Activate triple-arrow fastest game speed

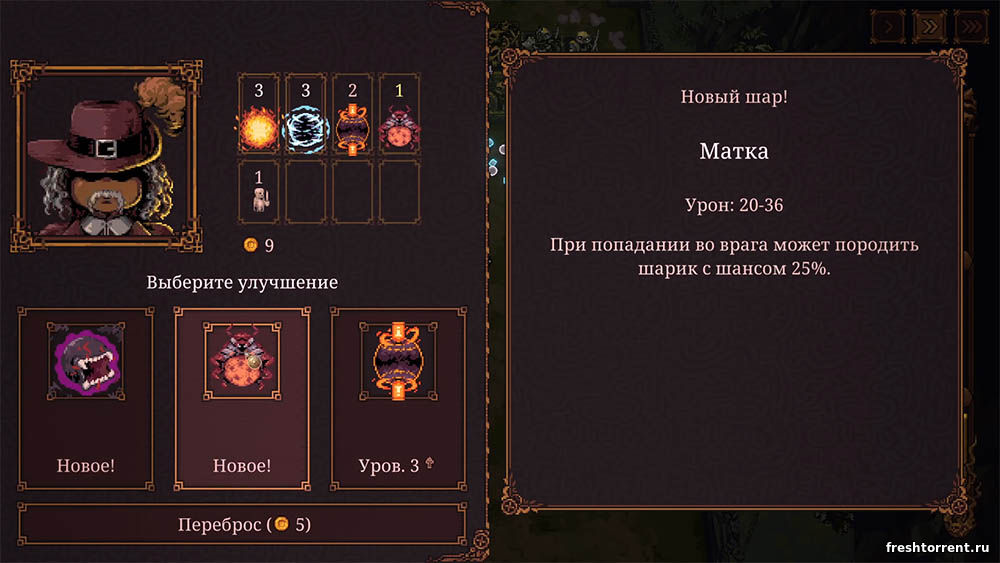pos(970,26)
